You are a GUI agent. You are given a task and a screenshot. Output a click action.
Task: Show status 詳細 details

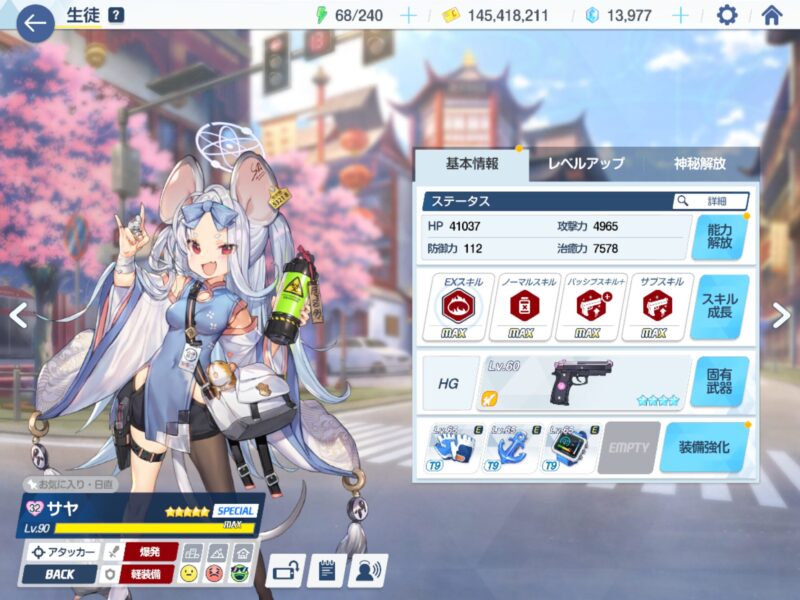pos(711,201)
